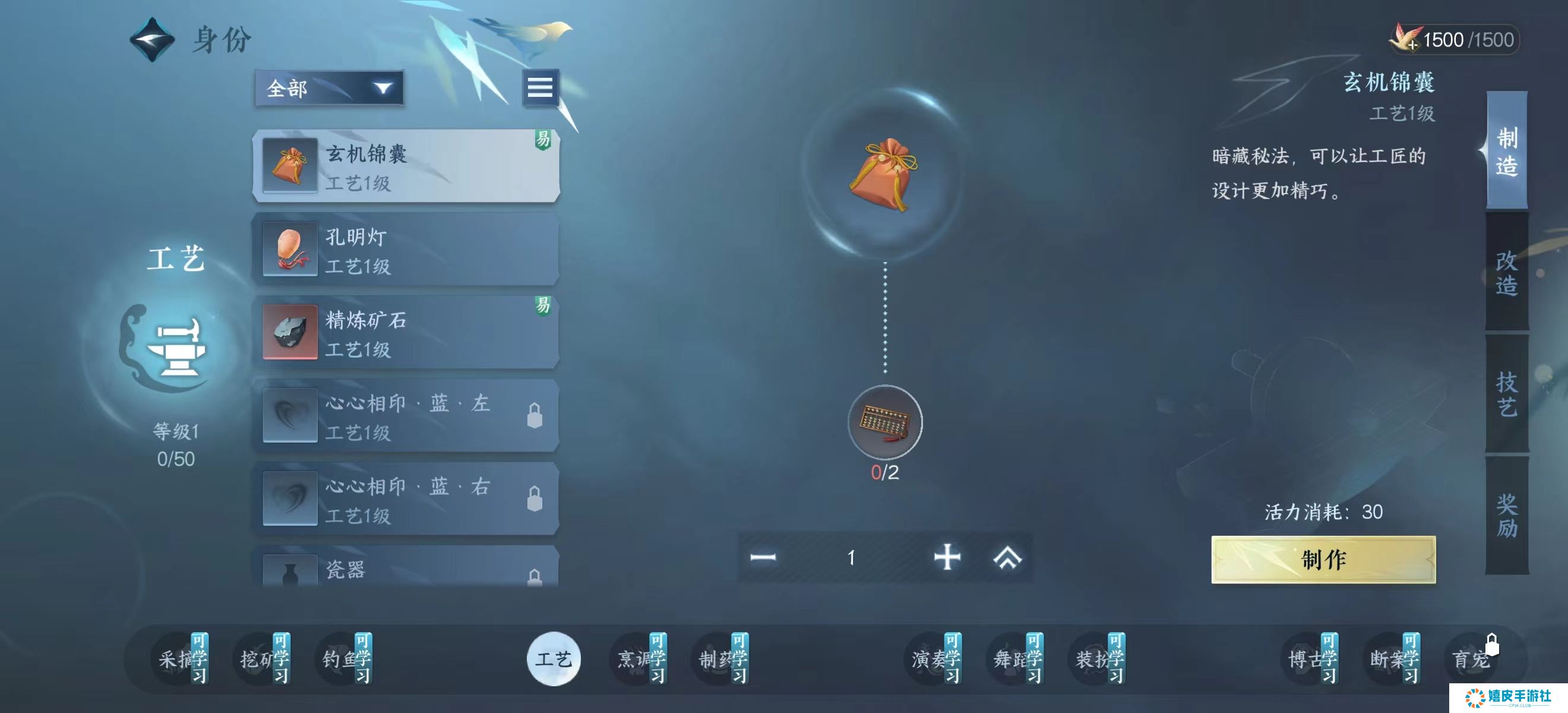Choose the 孔明灯 recipe row

coord(406,249)
